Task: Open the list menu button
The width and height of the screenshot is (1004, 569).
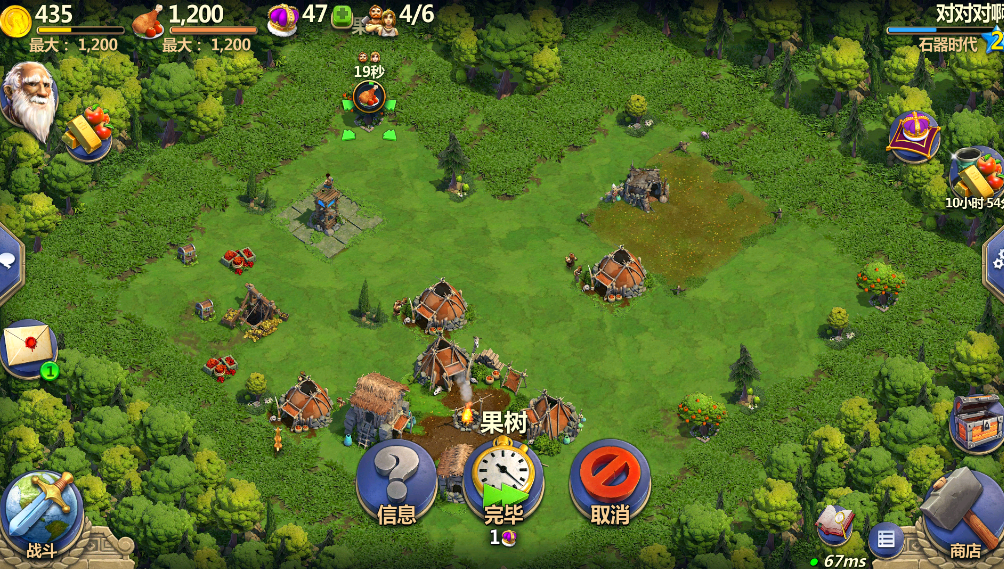Action: coord(885,540)
